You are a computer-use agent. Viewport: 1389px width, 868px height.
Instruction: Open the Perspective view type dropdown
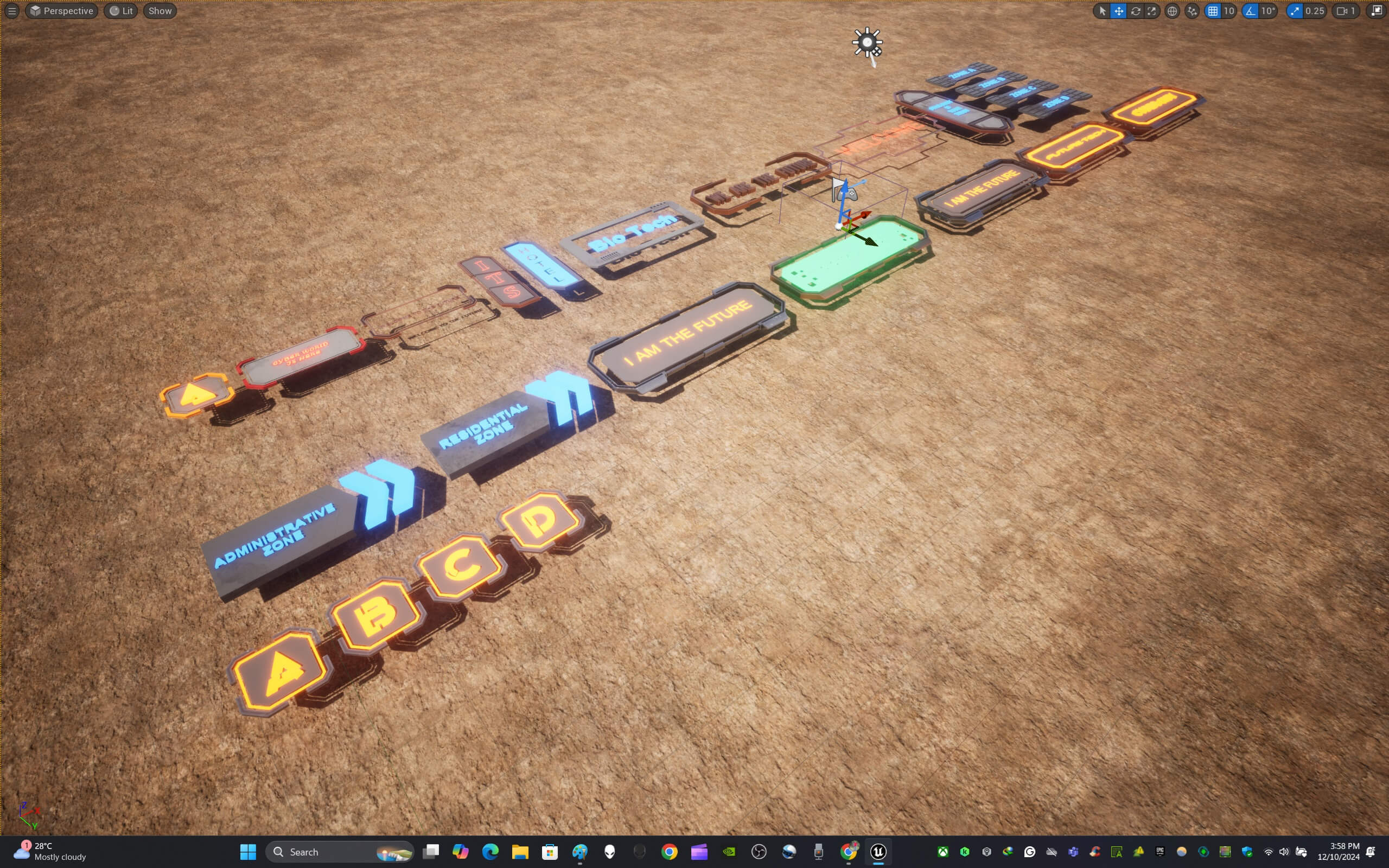(x=61, y=11)
